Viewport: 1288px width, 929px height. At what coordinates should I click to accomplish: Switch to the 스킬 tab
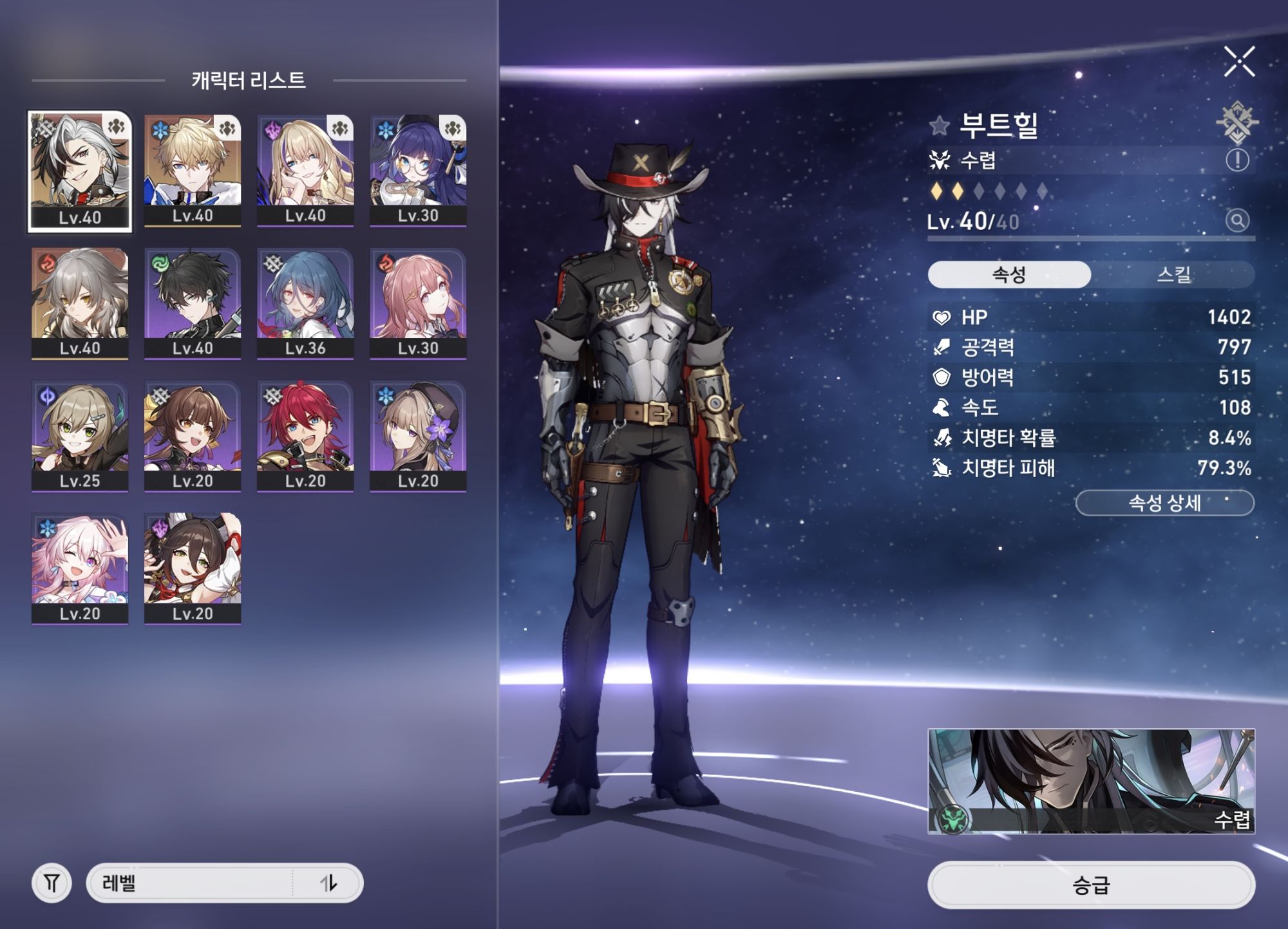tap(1173, 275)
